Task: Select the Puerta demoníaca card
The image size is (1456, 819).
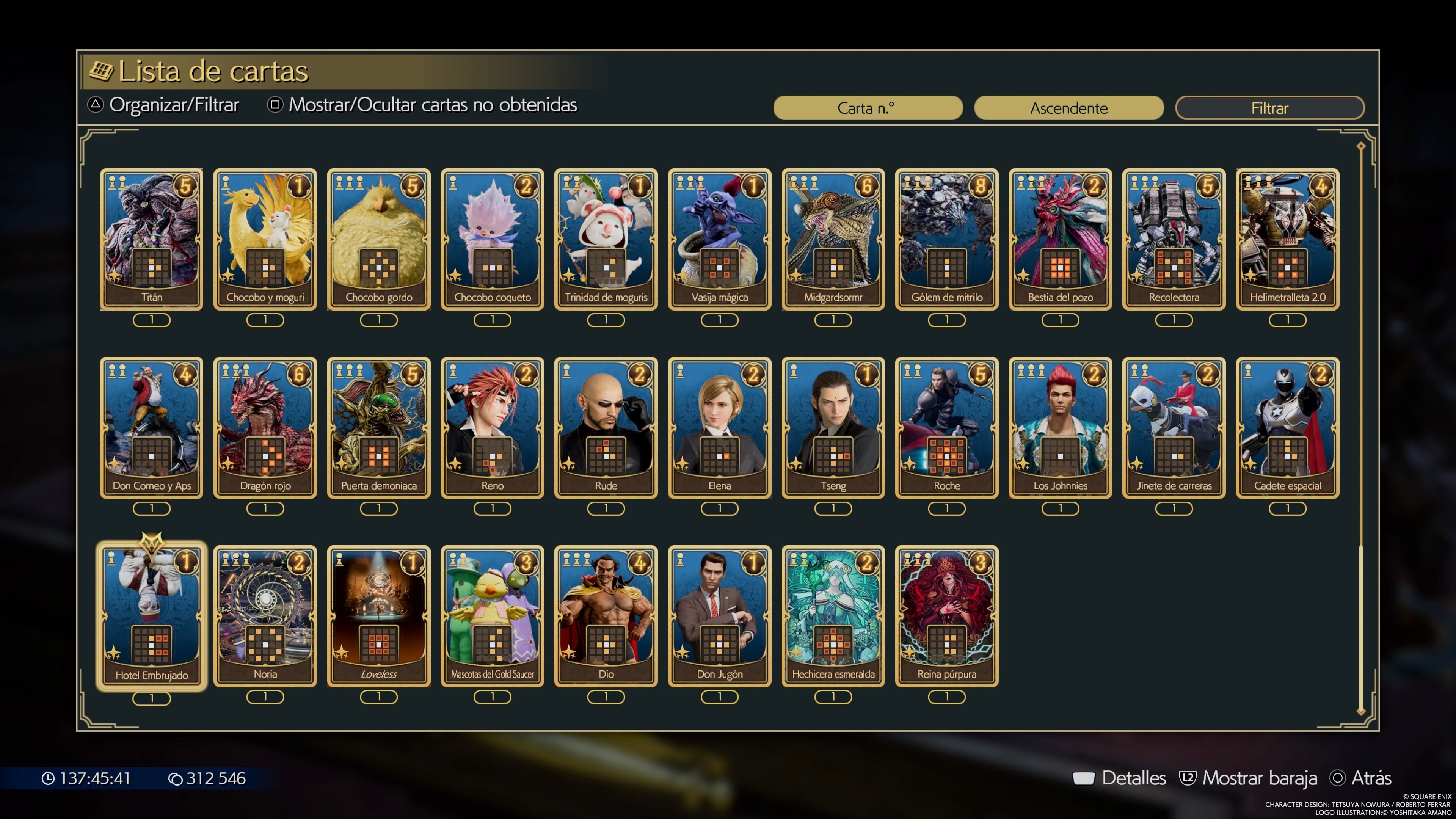Action: tap(379, 427)
